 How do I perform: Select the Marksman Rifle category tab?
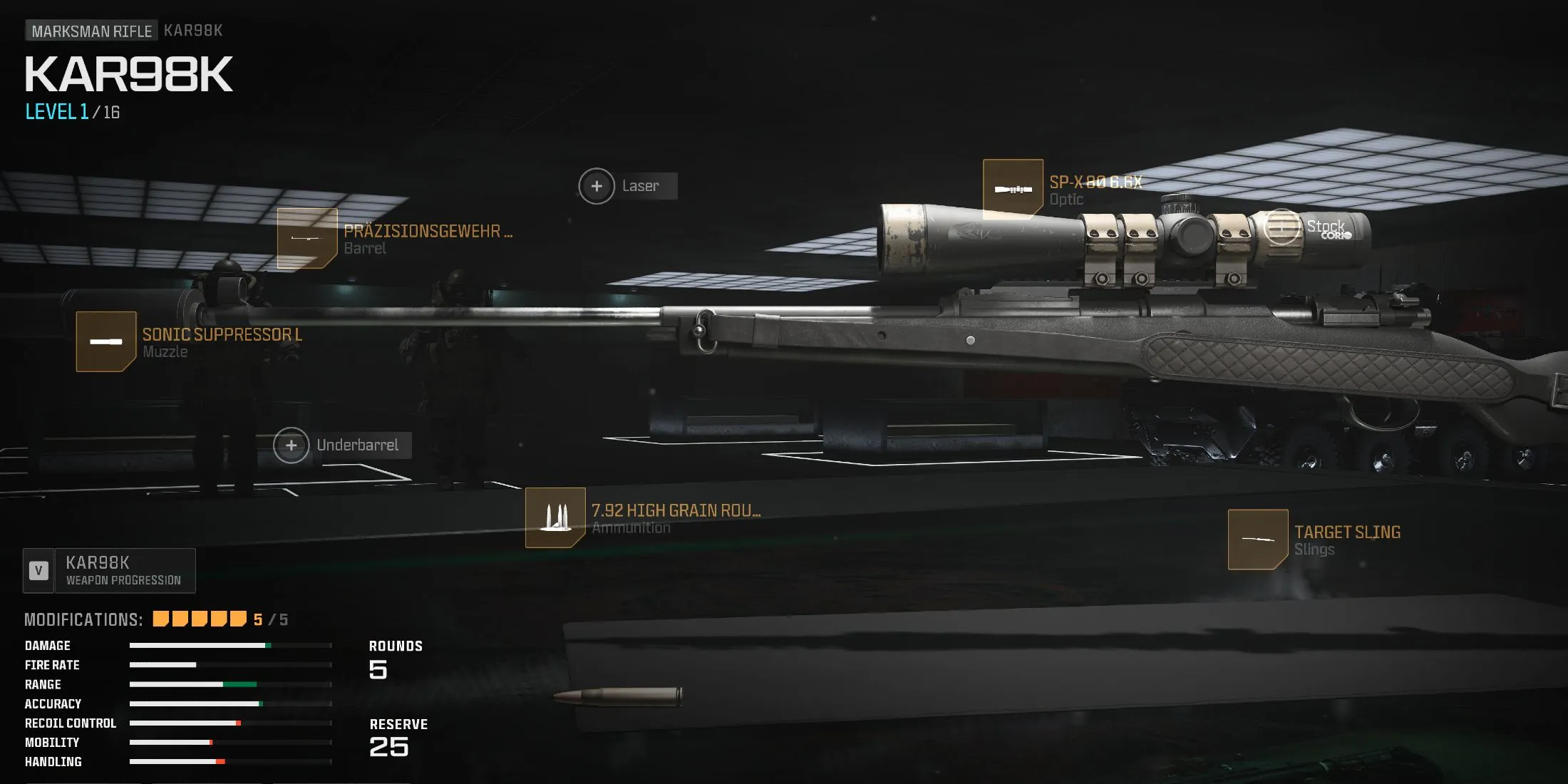pyautogui.click(x=91, y=31)
